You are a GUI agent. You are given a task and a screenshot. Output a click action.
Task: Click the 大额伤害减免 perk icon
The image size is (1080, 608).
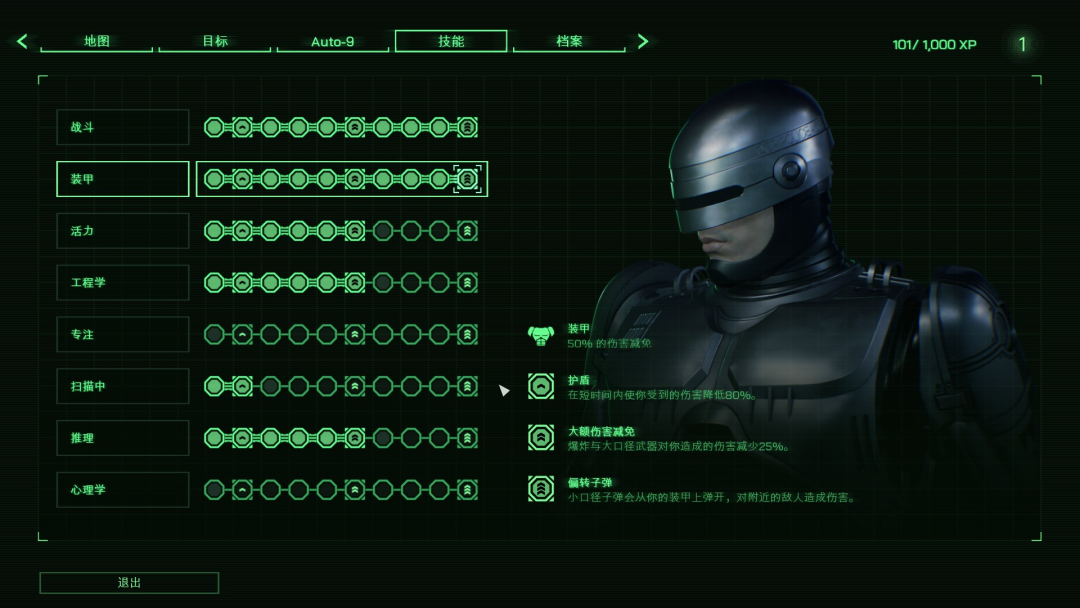pos(541,437)
